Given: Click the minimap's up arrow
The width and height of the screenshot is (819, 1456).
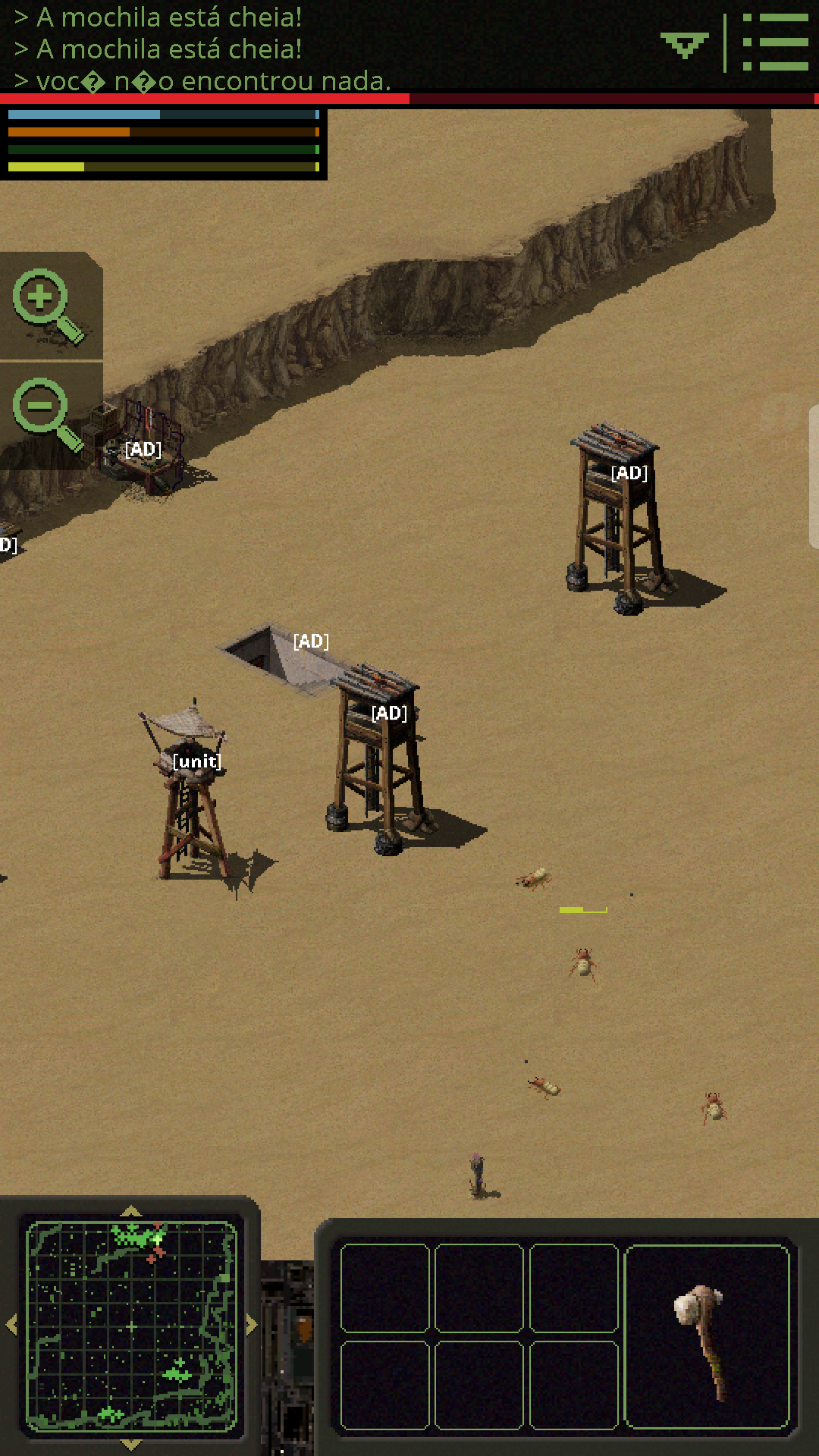Looking at the screenshot, I should [131, 1211].
